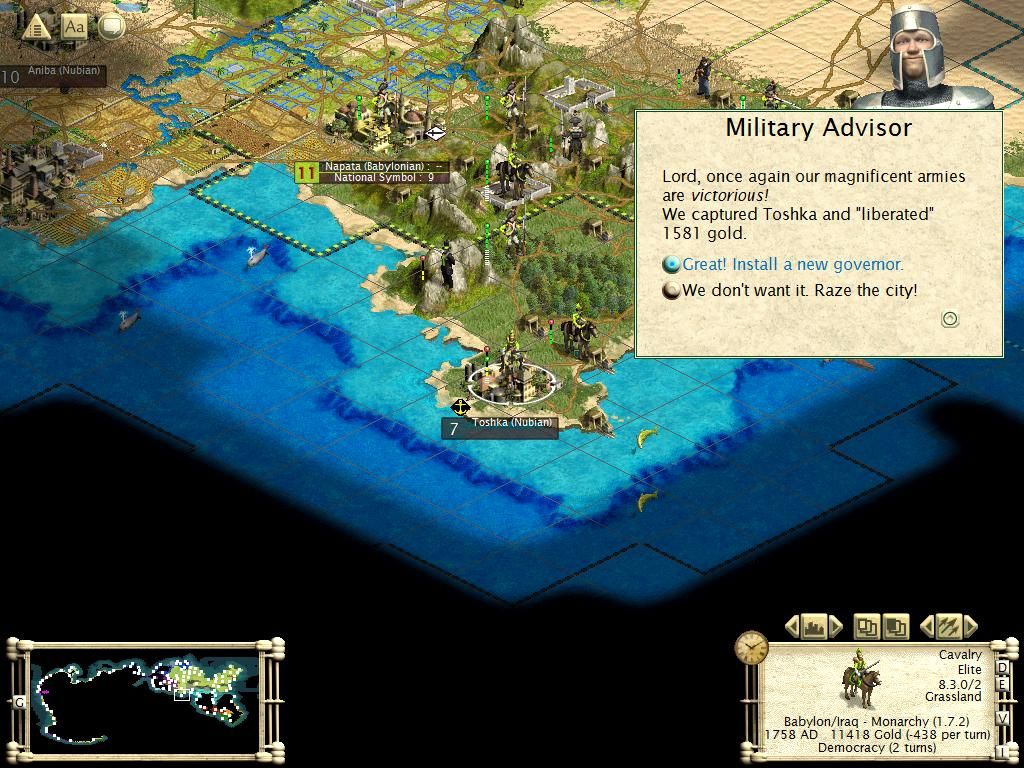Open the pyramid main menu icon
1024x768 pixels.
point(36,27)
